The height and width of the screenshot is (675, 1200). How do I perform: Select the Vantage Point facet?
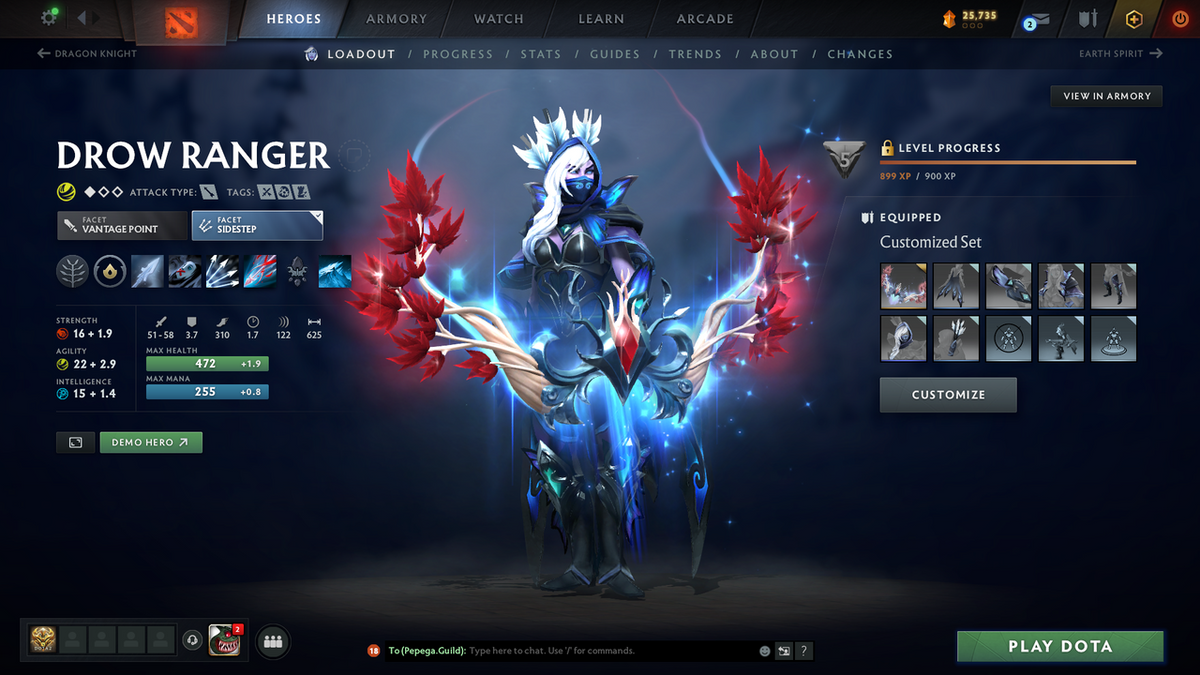[122, 225]
